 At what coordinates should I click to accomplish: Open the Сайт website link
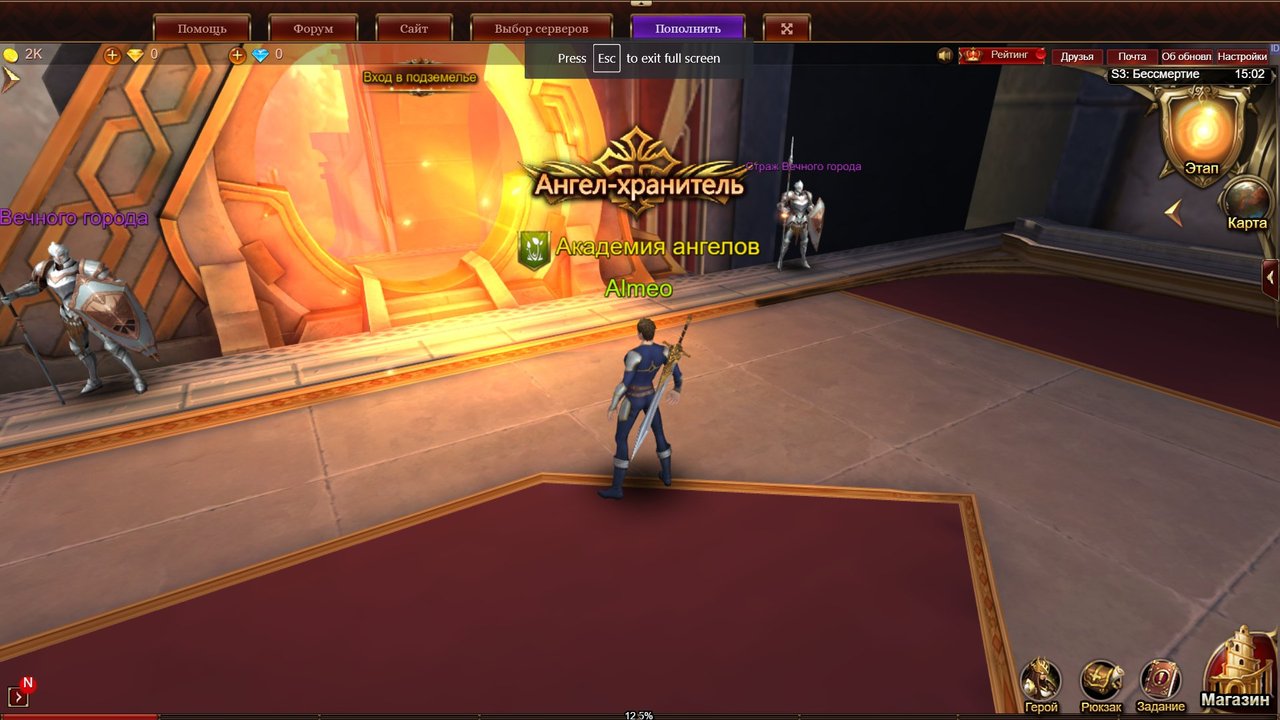pyautogui.click(x=414, y=28)
